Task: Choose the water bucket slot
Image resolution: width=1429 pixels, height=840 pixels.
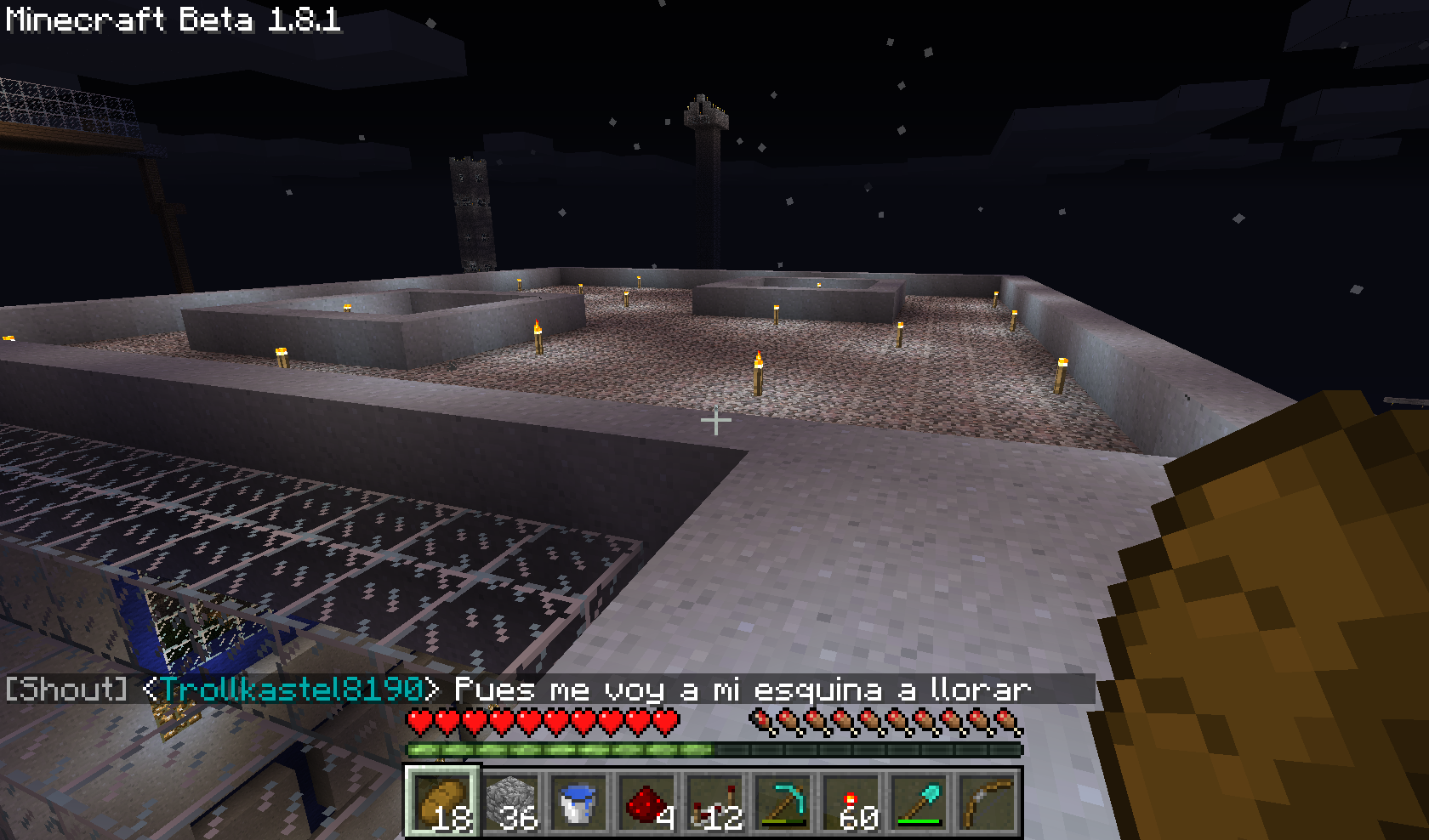Action: click(x=579, y=801)
